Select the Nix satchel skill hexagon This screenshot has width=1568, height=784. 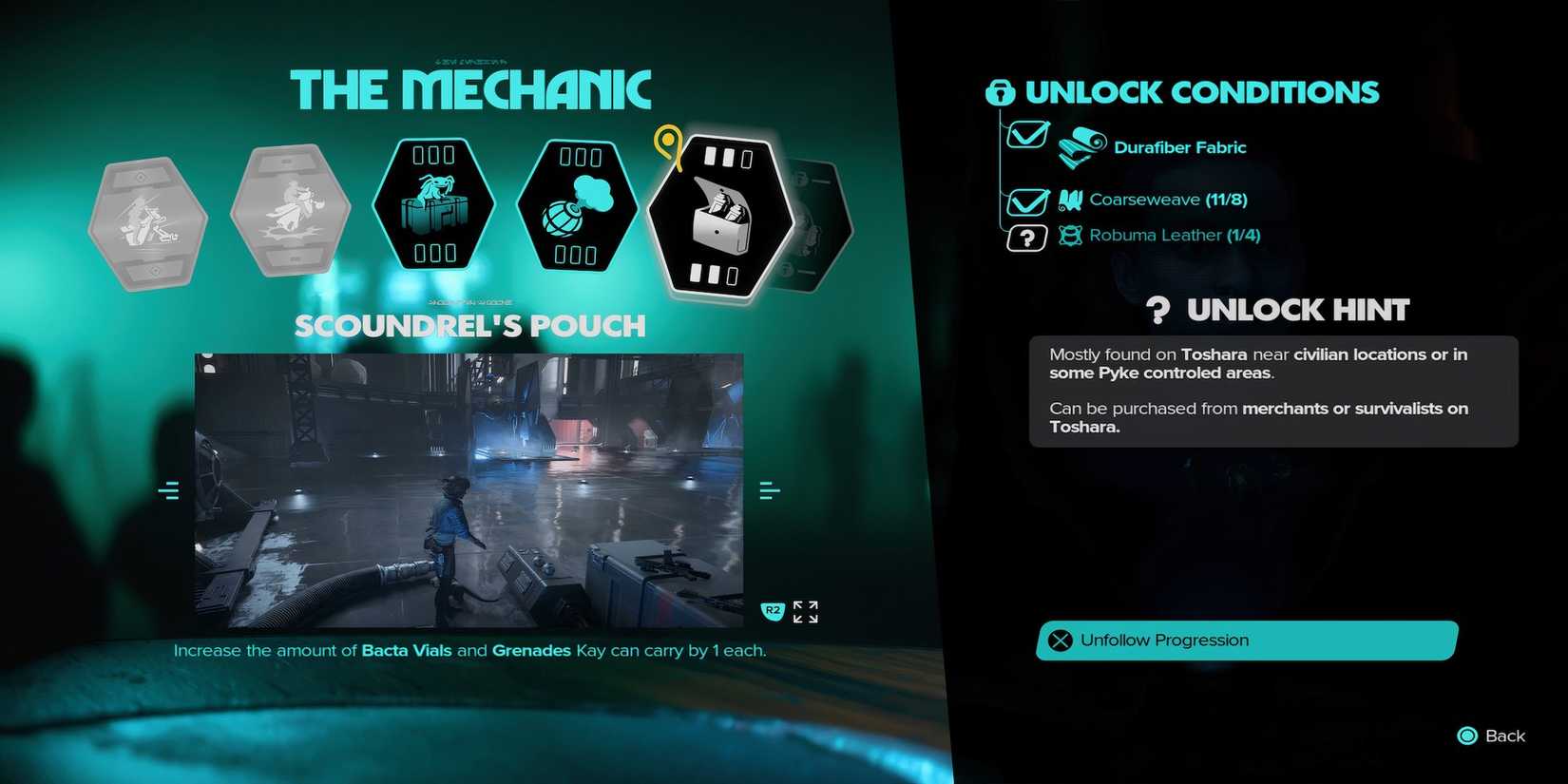click(x=433, y=204)
